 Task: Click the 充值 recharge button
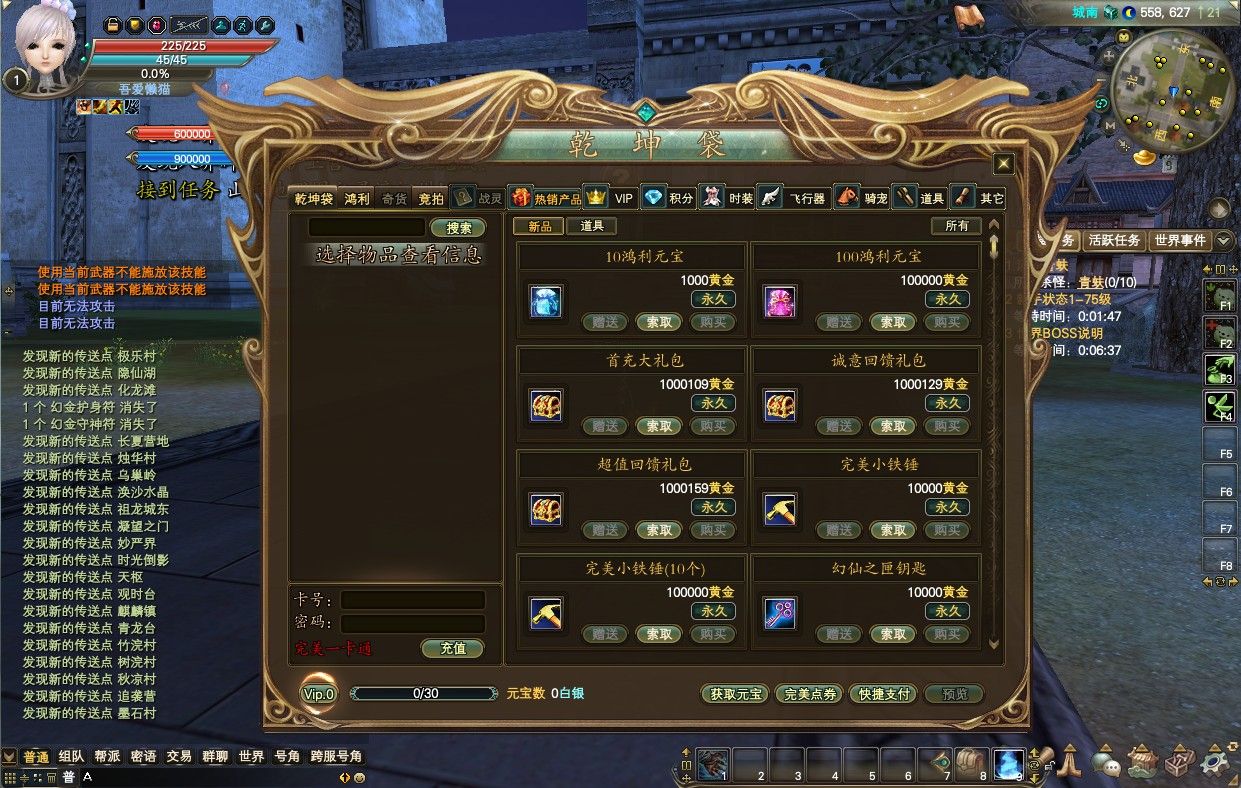[452, 648]
